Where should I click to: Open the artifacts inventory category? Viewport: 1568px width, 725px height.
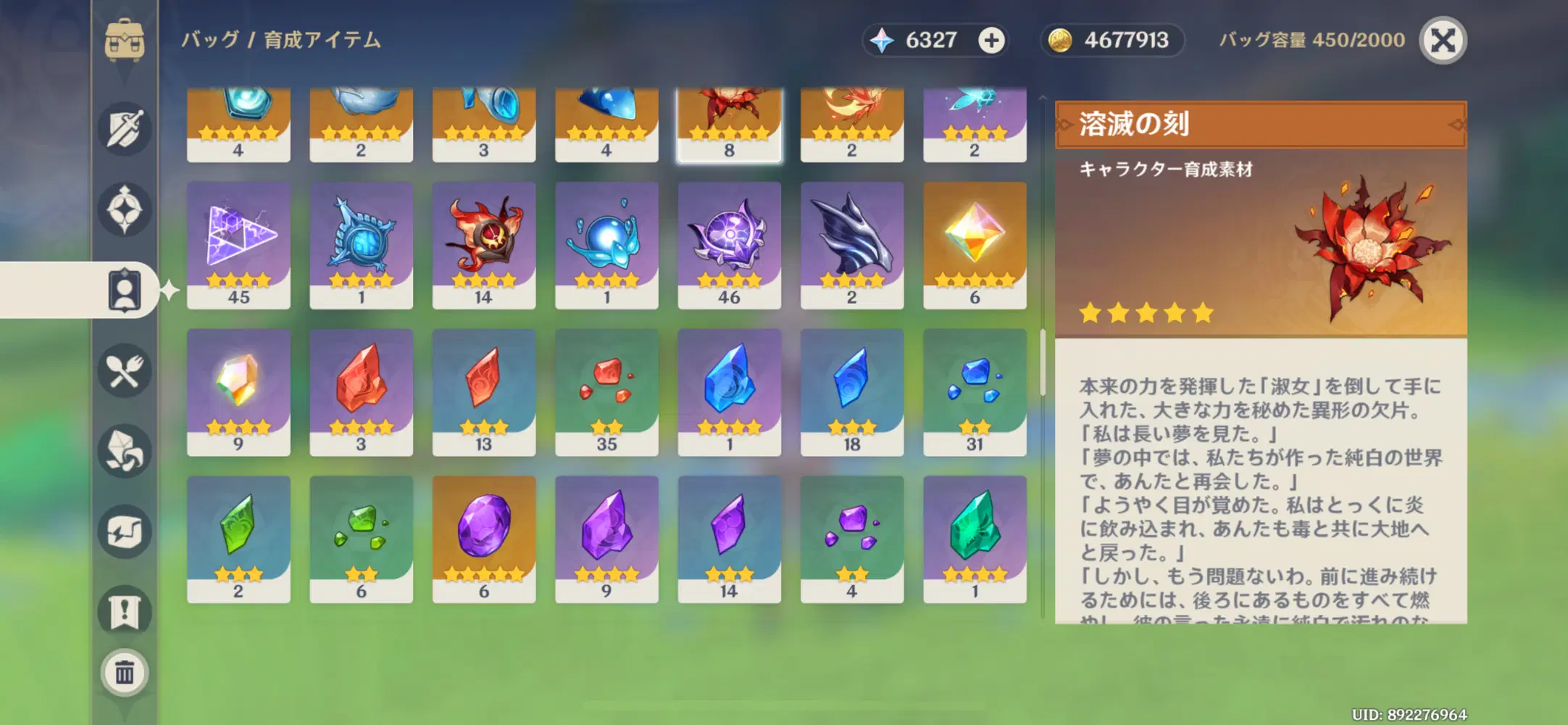125,212
